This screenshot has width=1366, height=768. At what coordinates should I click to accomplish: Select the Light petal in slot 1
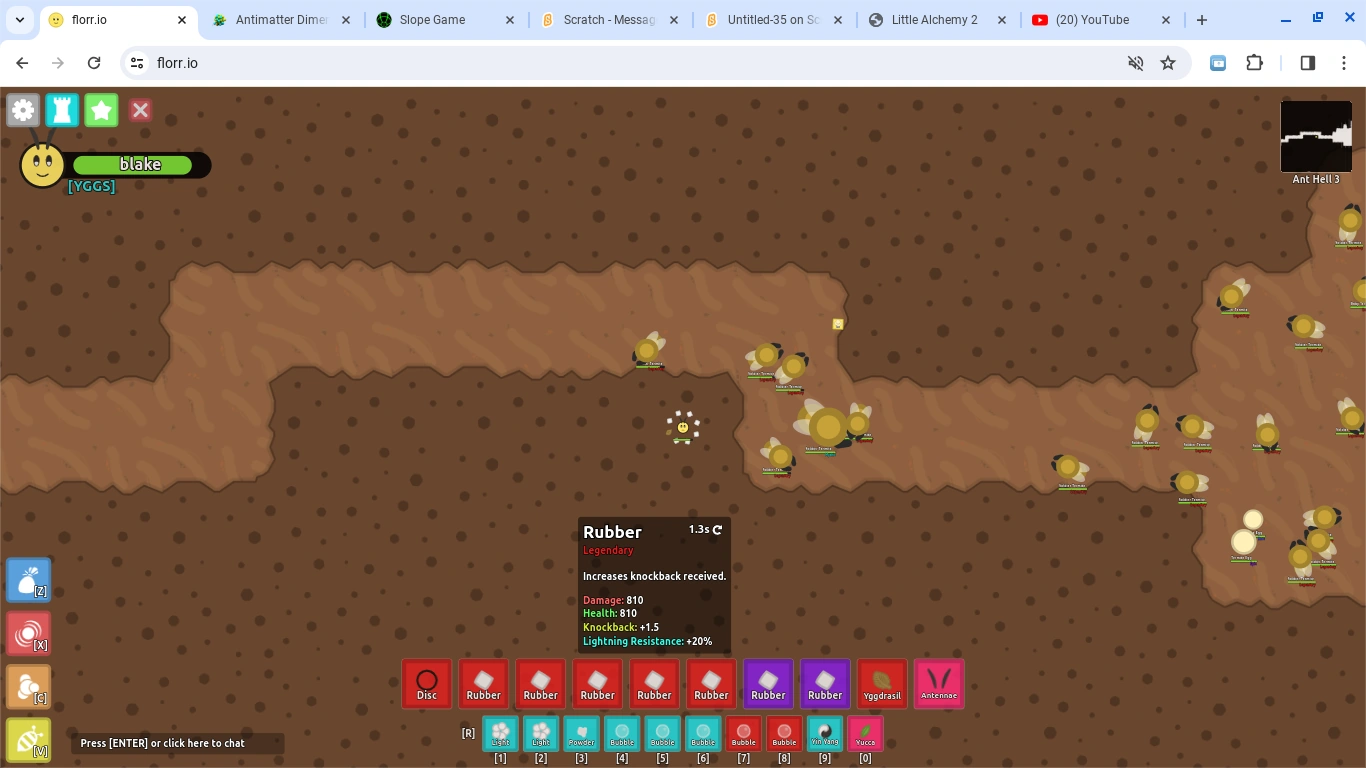click(x=500, y=733)
